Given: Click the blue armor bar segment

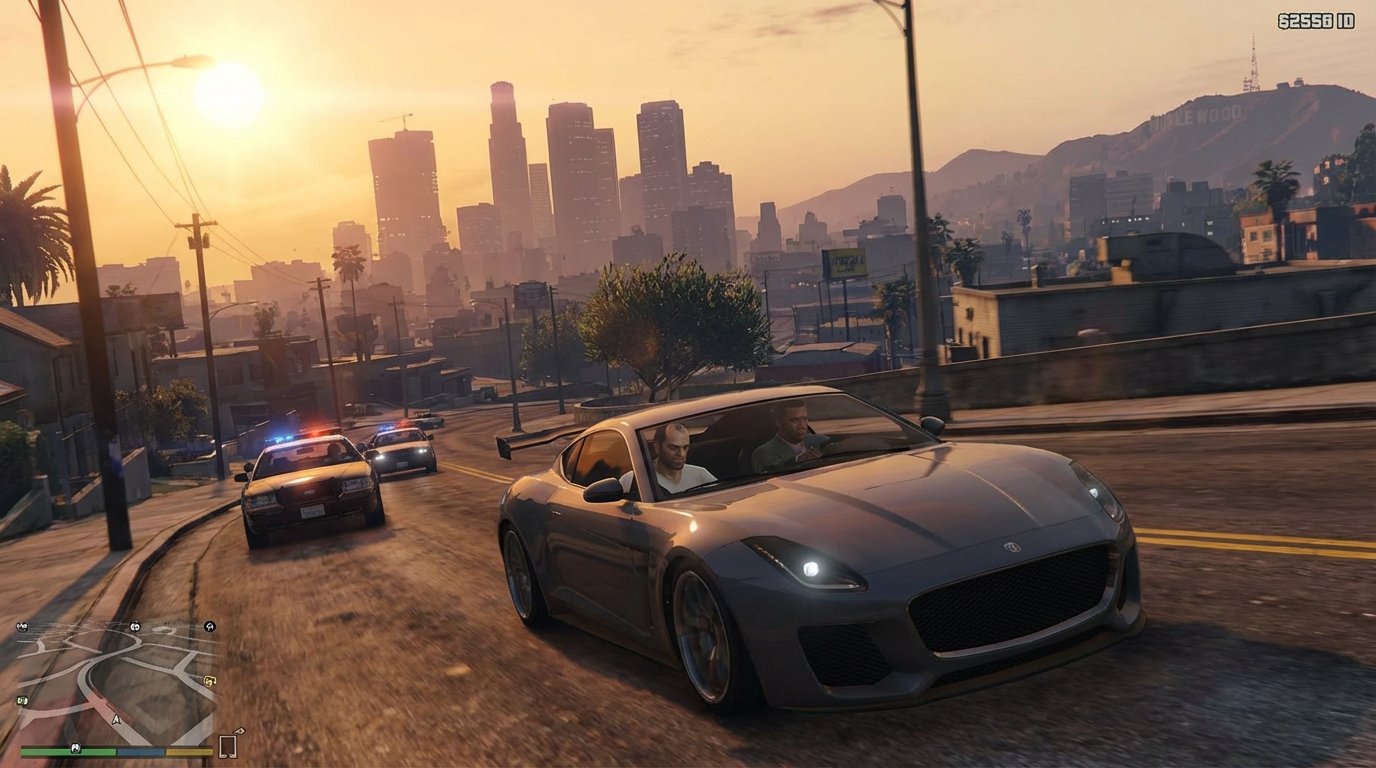Looking at the screenshot, I should (x=141, y=751).
